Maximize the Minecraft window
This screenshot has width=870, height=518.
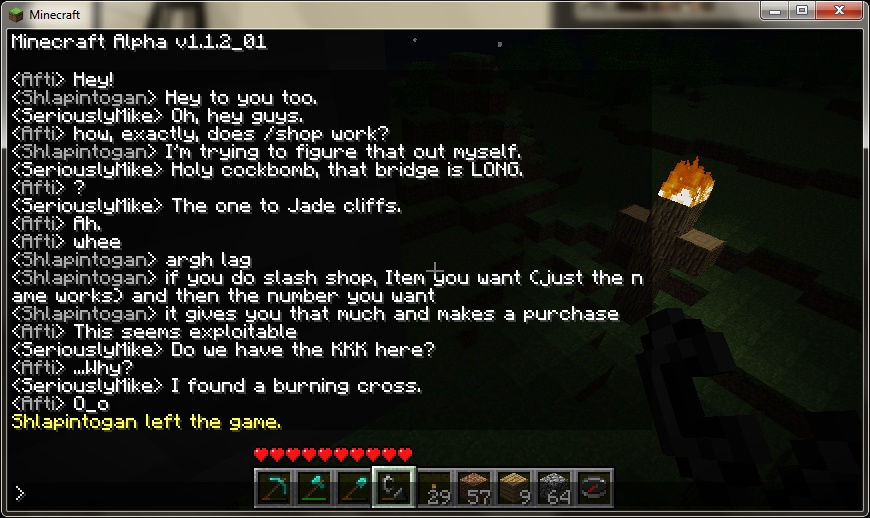801,10
